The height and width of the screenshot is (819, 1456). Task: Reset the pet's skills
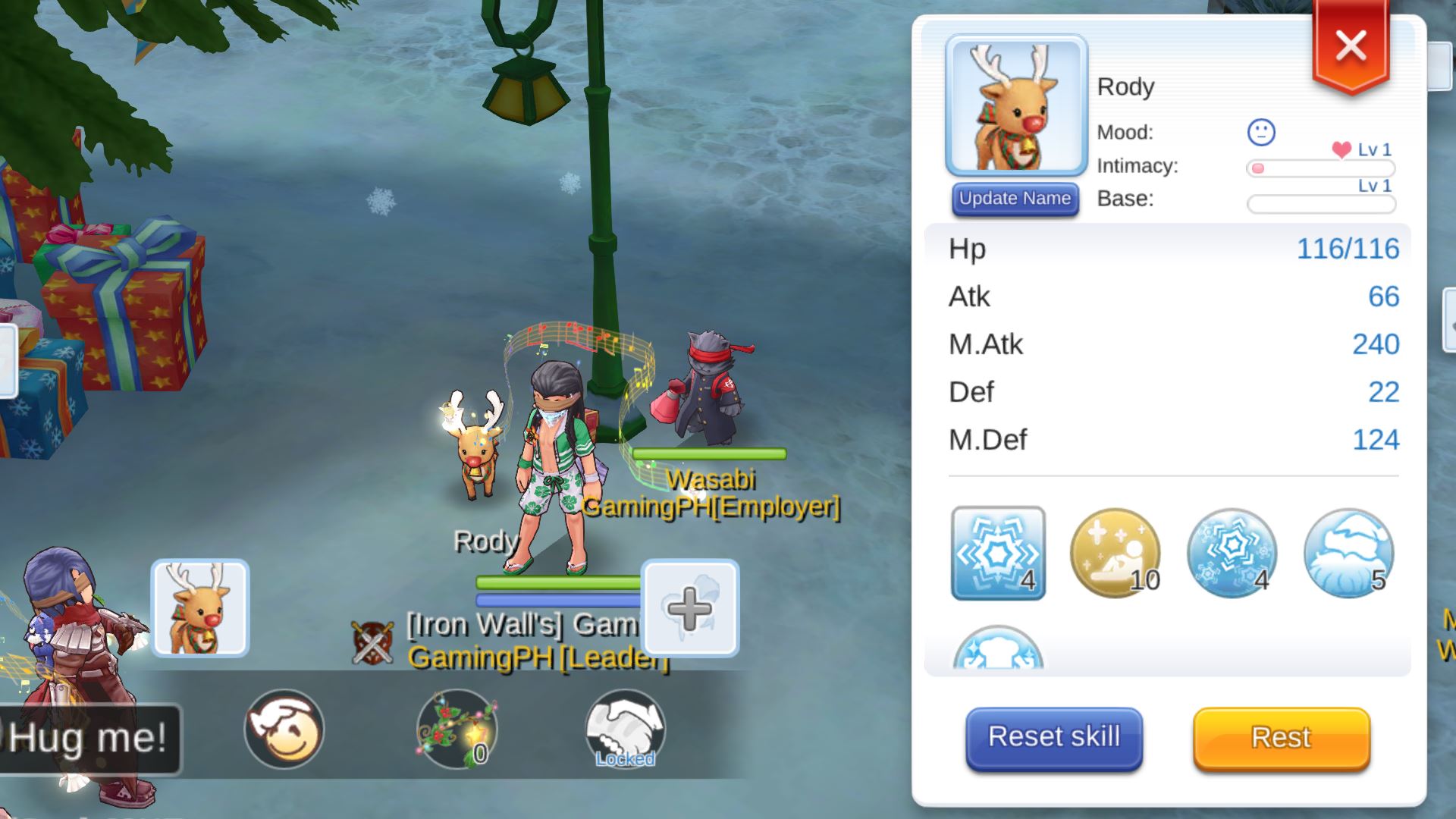(1053, 737)
